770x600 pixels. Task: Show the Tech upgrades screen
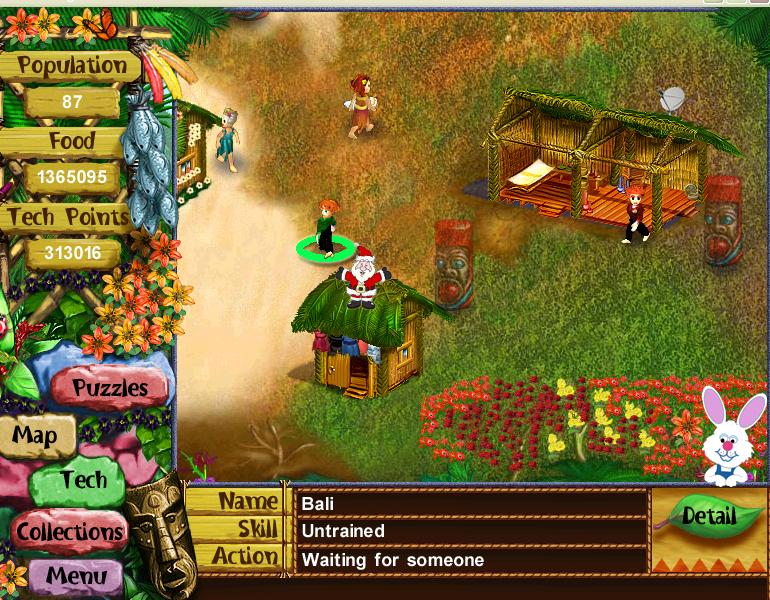[82, 481]
